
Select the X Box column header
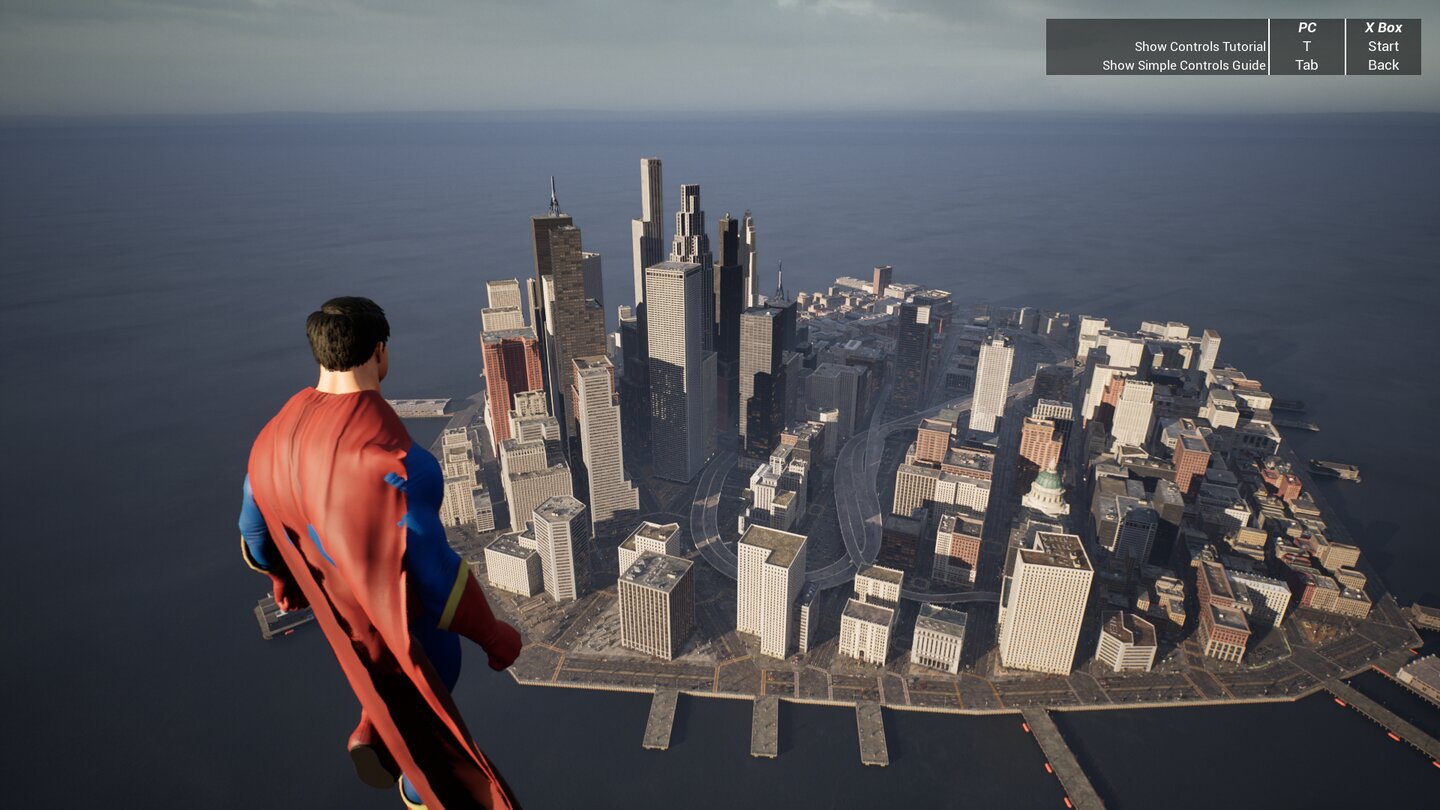pos(1383,27)
